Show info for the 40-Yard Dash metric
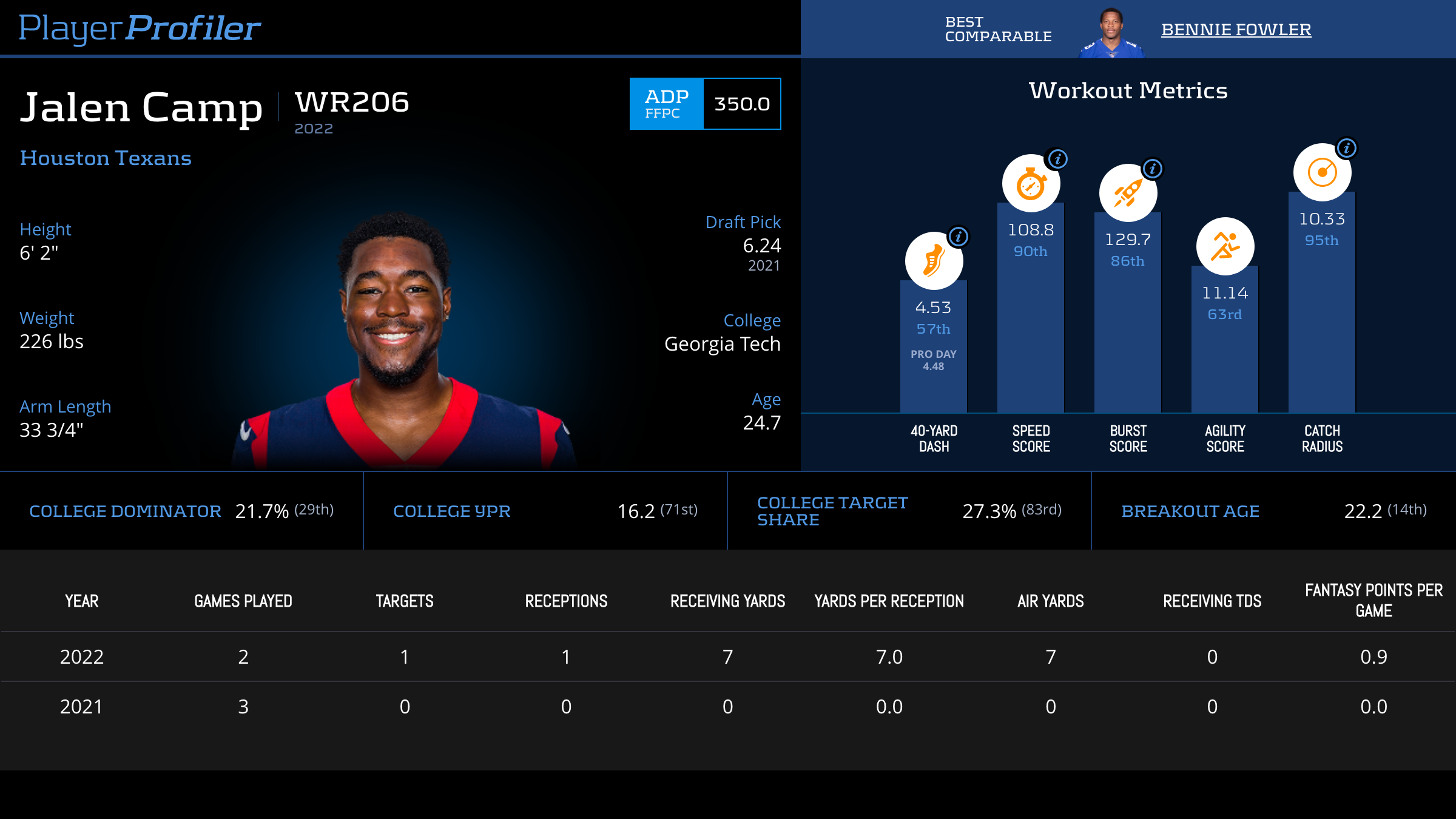Image resolution: width=1456 pixels, height=819 pixels. click(959, 236)
